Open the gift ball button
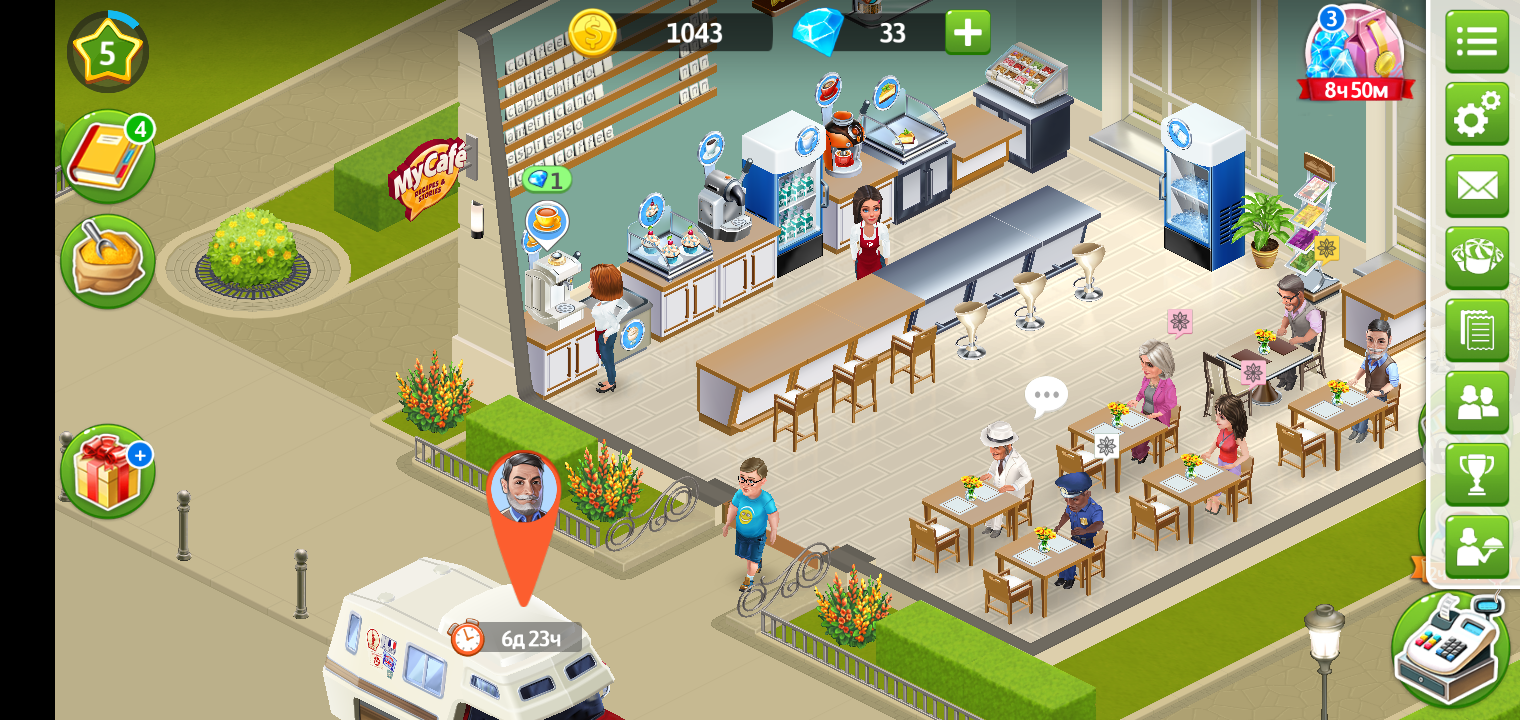 [1476, 258]
